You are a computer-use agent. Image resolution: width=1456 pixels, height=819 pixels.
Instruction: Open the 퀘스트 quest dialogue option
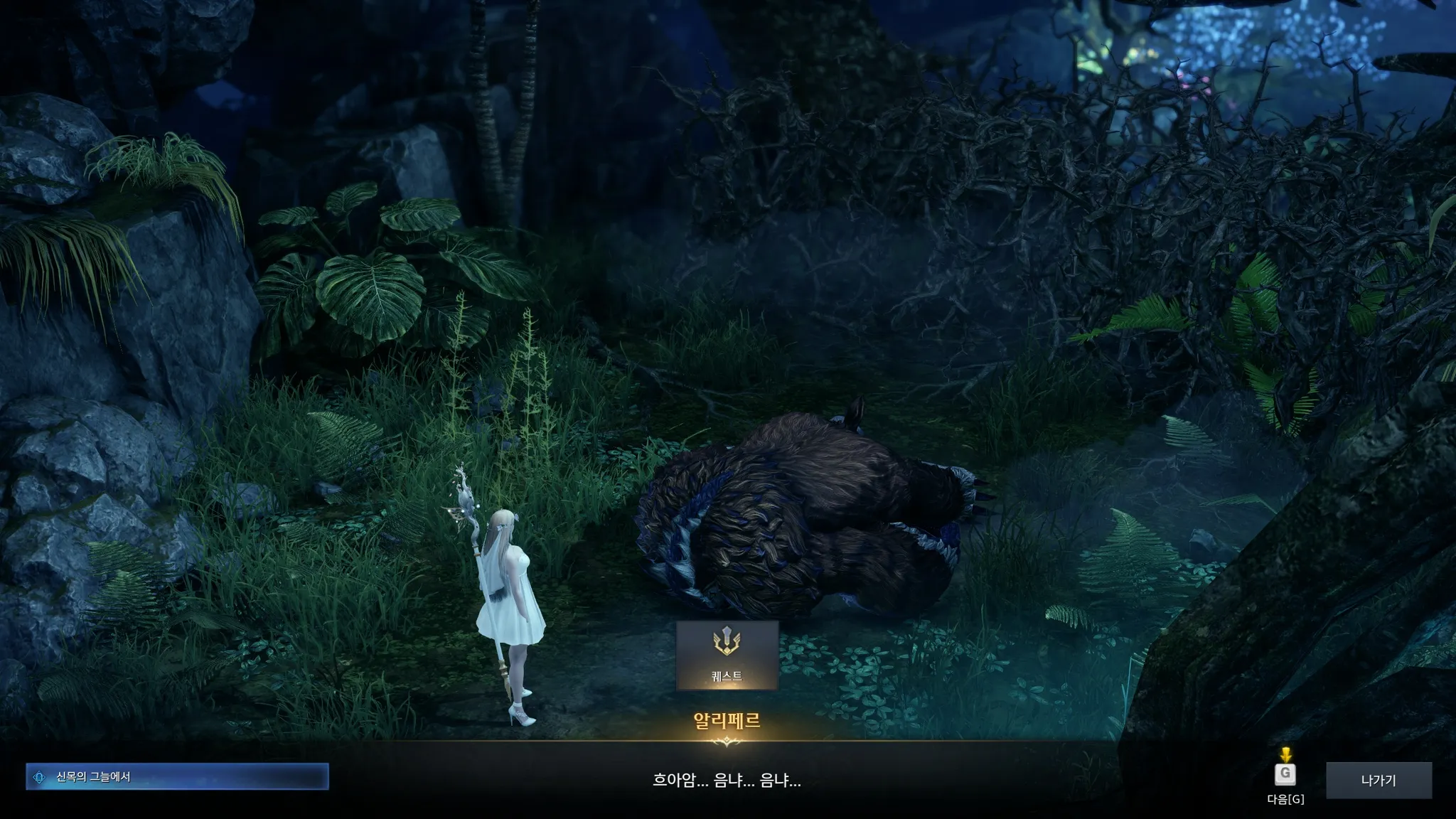(727, 655)
